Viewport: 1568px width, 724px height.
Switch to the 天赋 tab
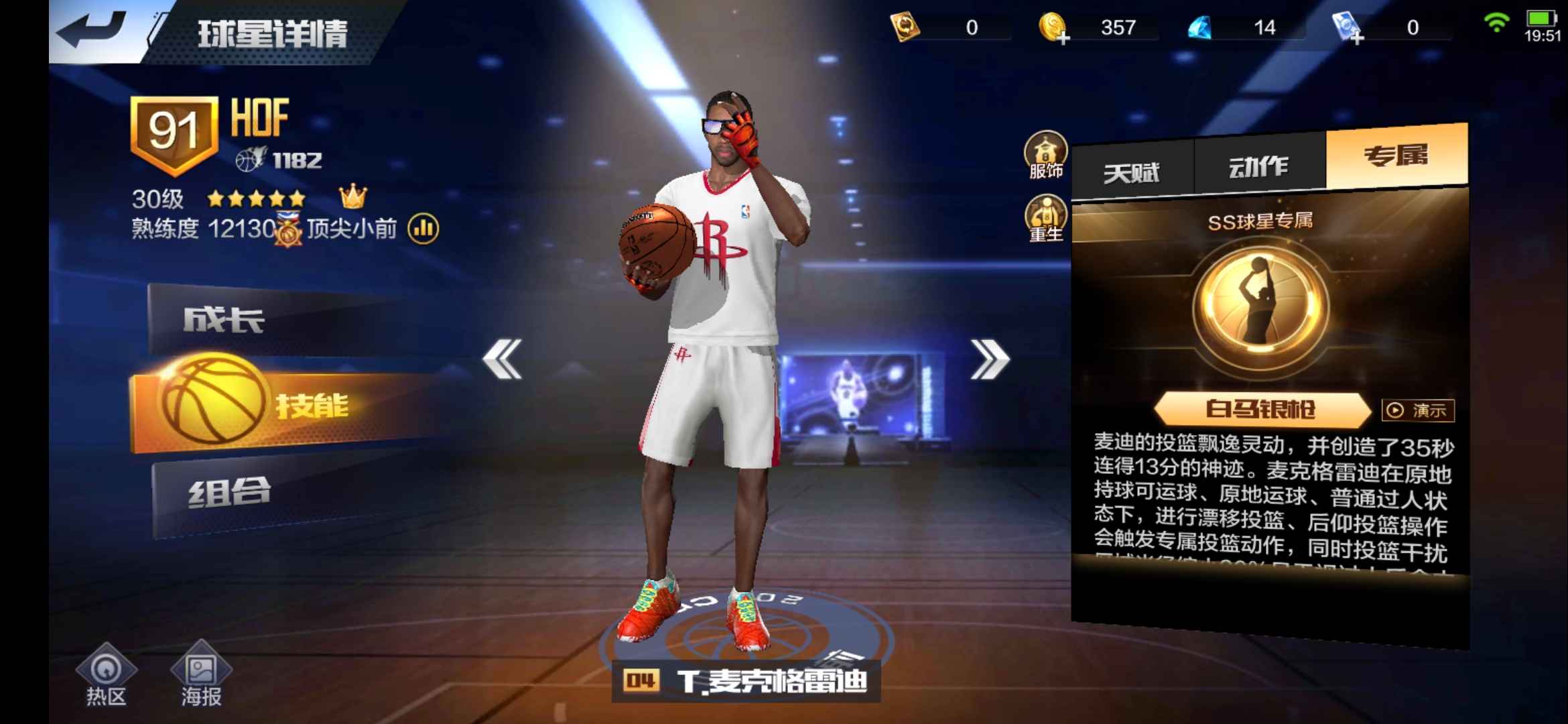1134,167
